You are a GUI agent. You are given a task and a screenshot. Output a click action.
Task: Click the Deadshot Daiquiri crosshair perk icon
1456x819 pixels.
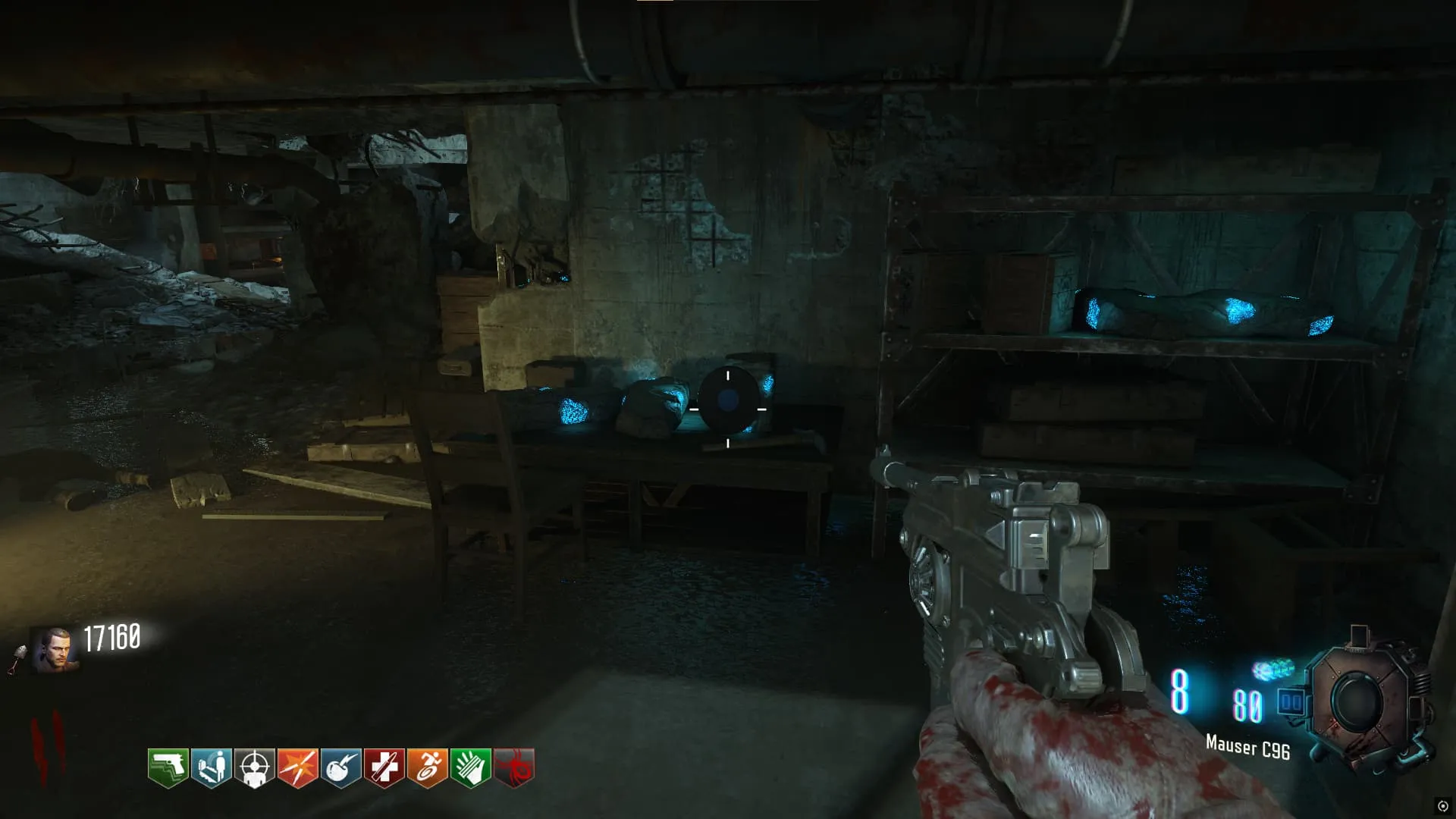coord(254,767)
